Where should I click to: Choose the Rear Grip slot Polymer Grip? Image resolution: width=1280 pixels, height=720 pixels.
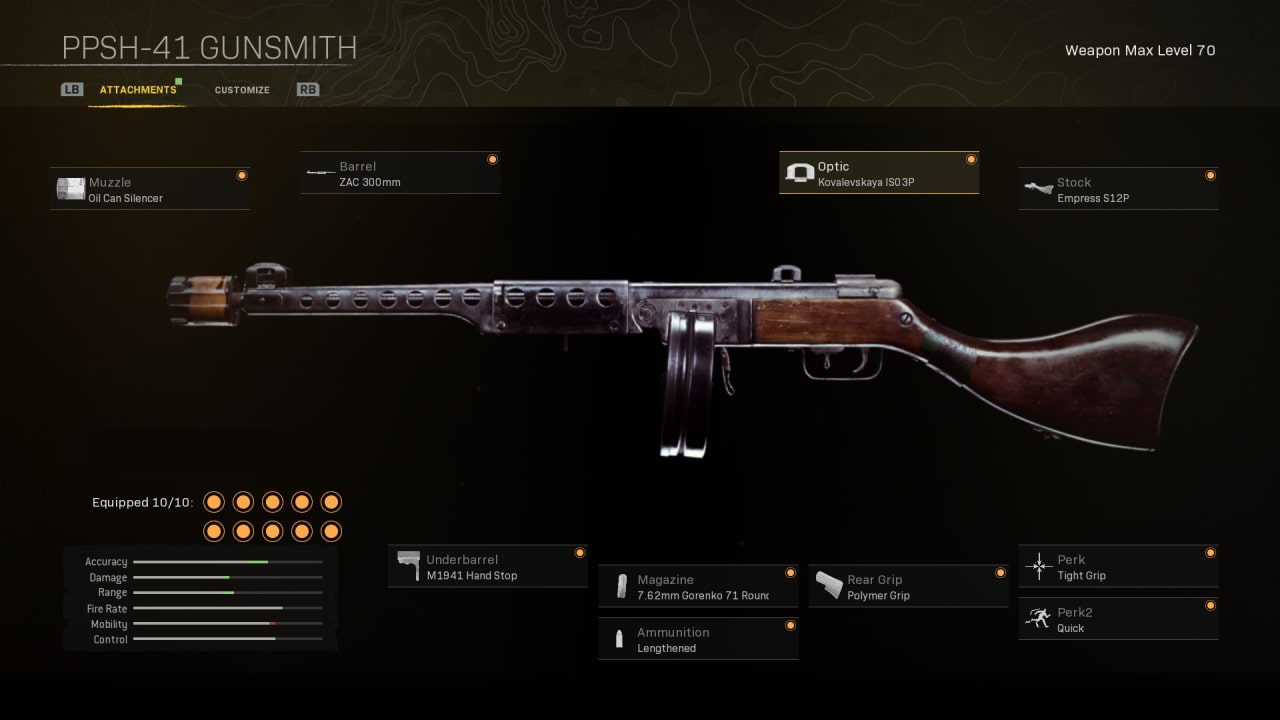coord(908,587)
